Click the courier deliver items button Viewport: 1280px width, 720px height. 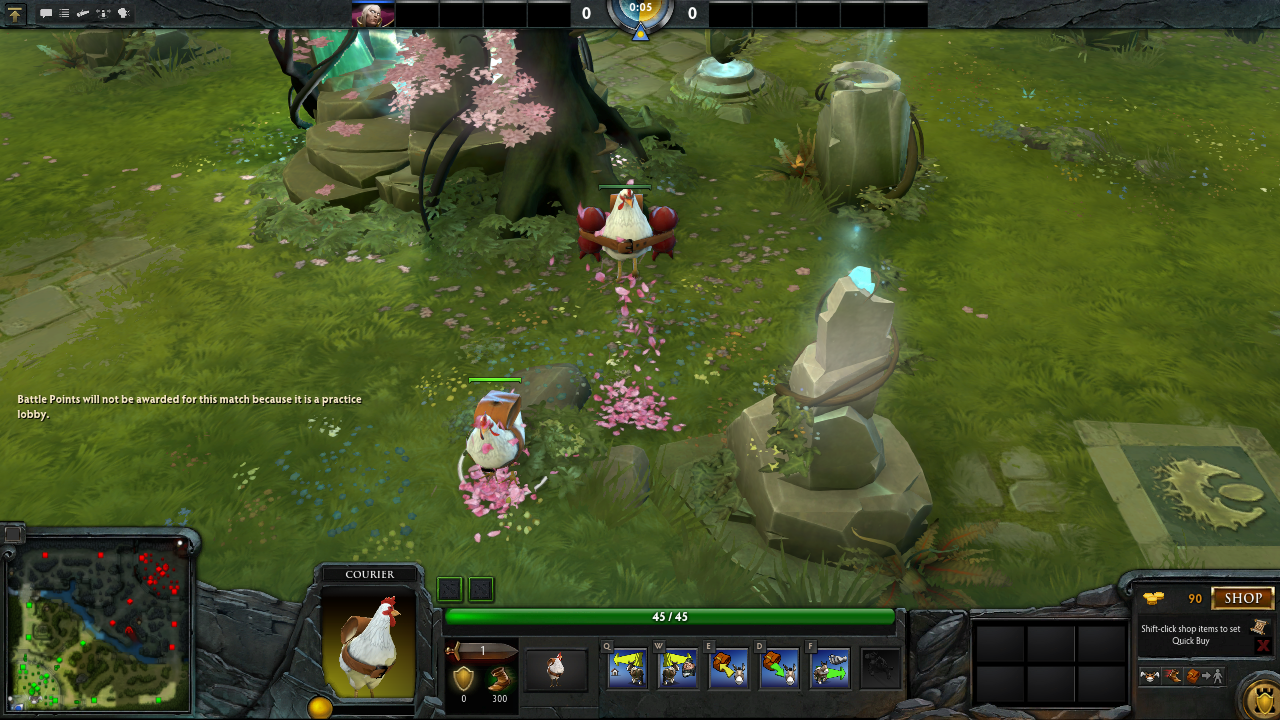tap(1203, 676)
